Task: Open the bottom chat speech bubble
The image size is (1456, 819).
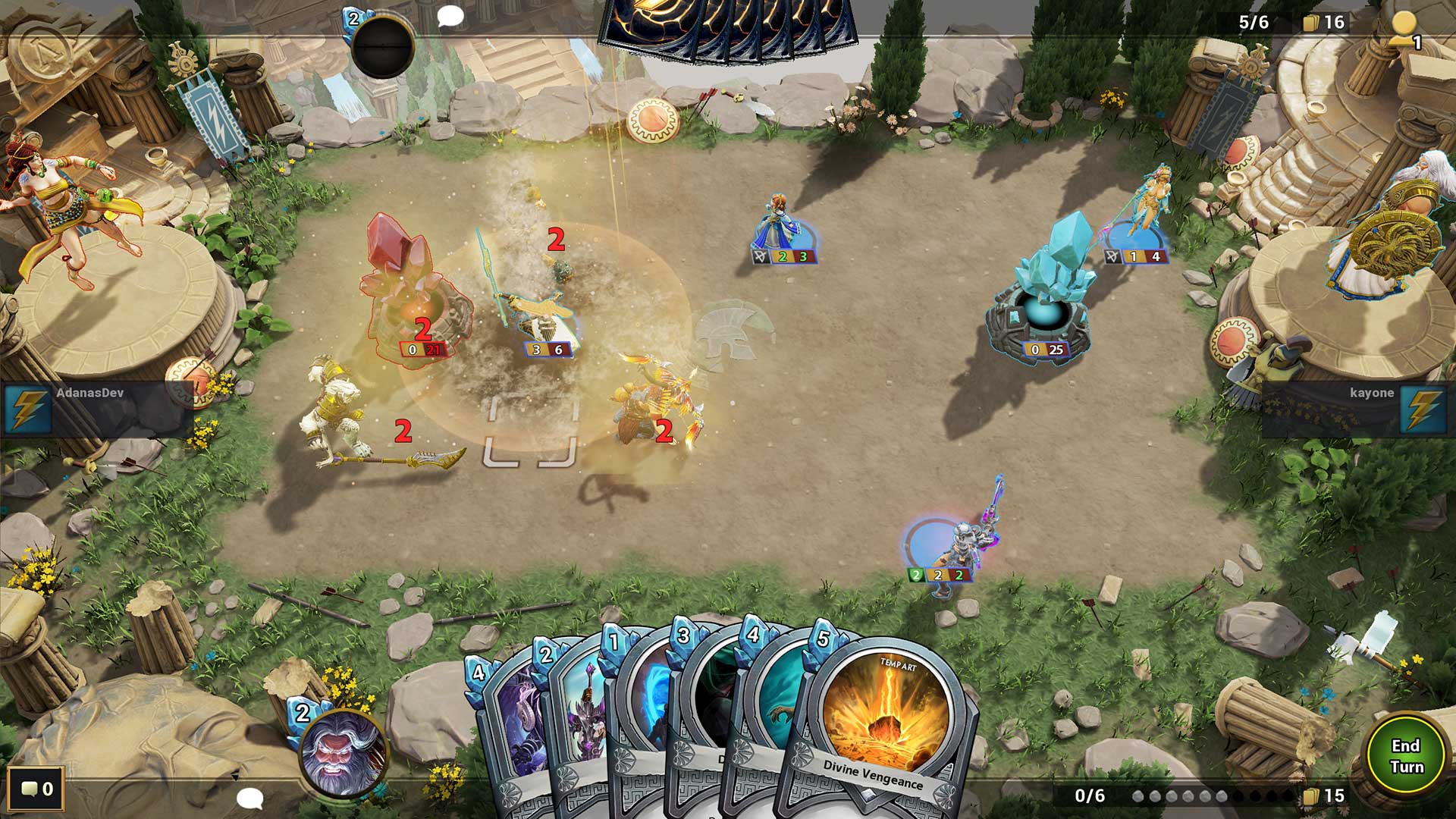Action: coord(251,800)
